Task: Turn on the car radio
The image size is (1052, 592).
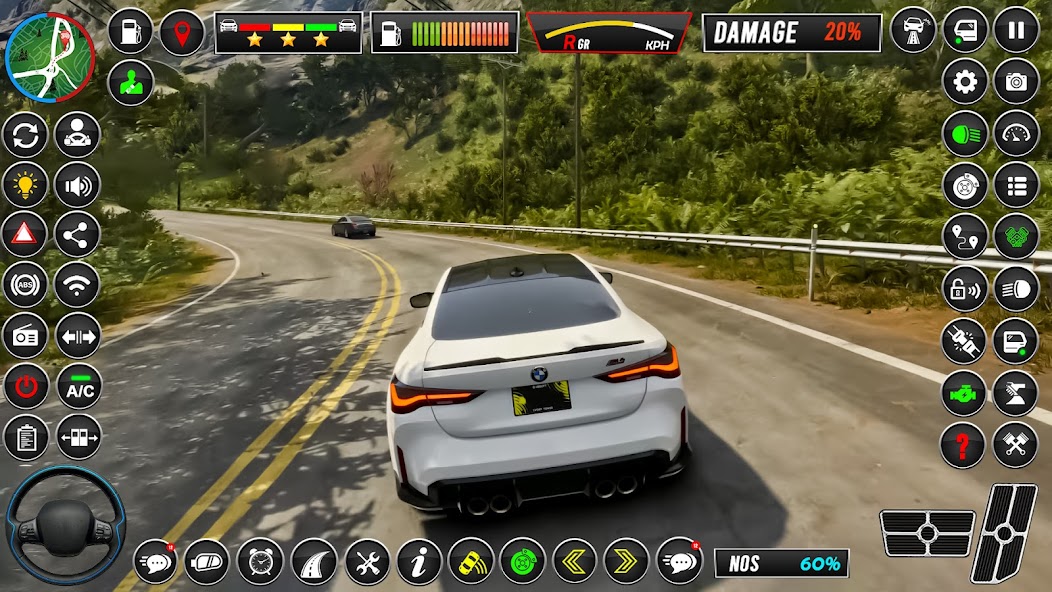Action: (x=25, y=336)
